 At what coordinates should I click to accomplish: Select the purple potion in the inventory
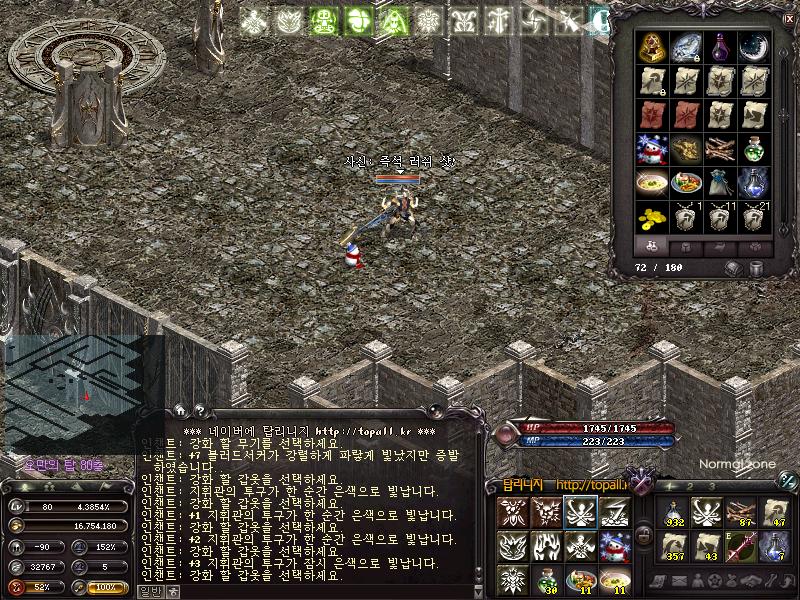pyautogui.click(x=719, y=47)
